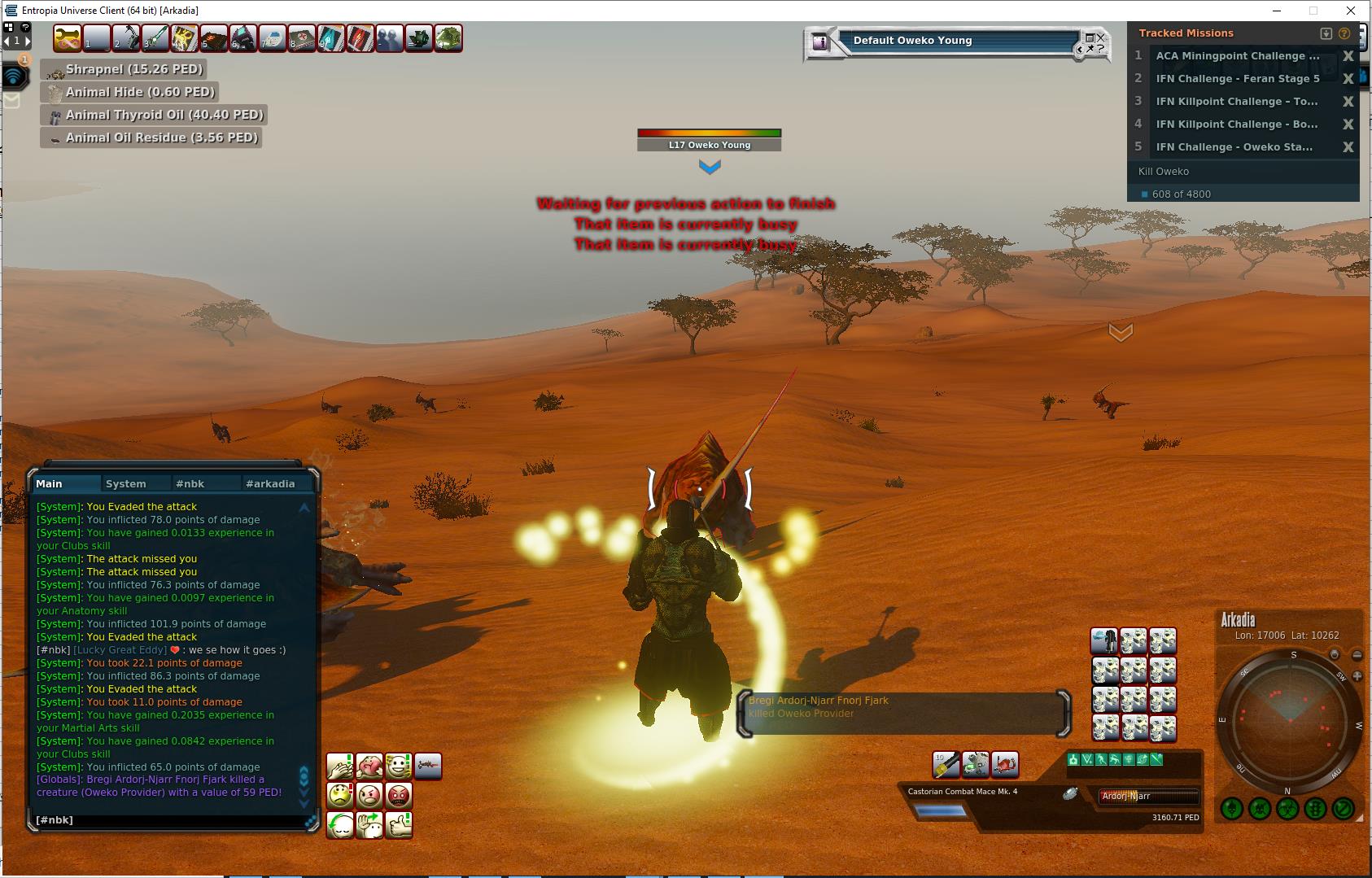Select the IFN Challenge - Oweko mission entry

pos(1234,147)
